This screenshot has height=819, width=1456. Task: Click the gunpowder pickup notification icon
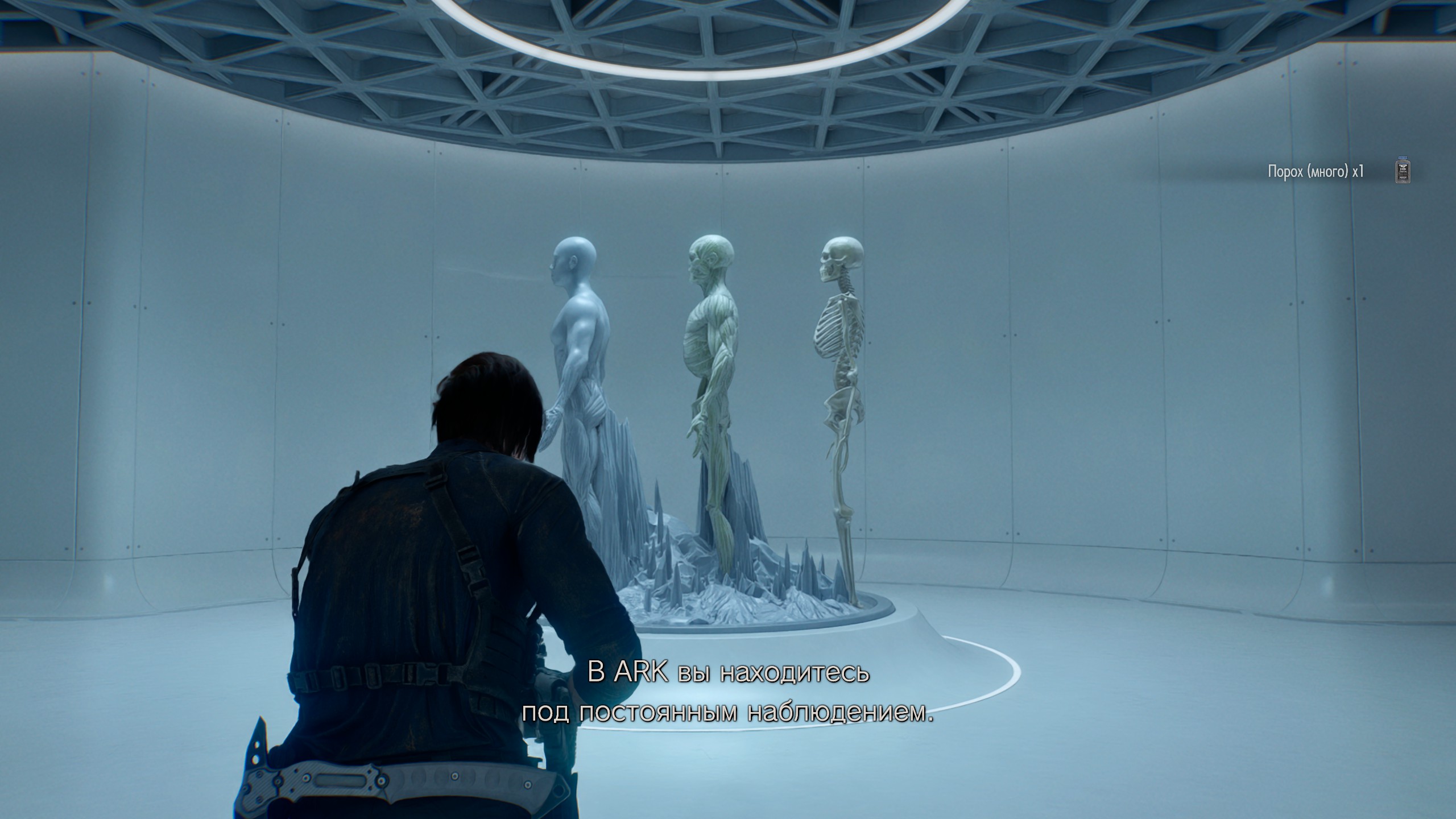pyautogui.click(x=1404, y=171)
